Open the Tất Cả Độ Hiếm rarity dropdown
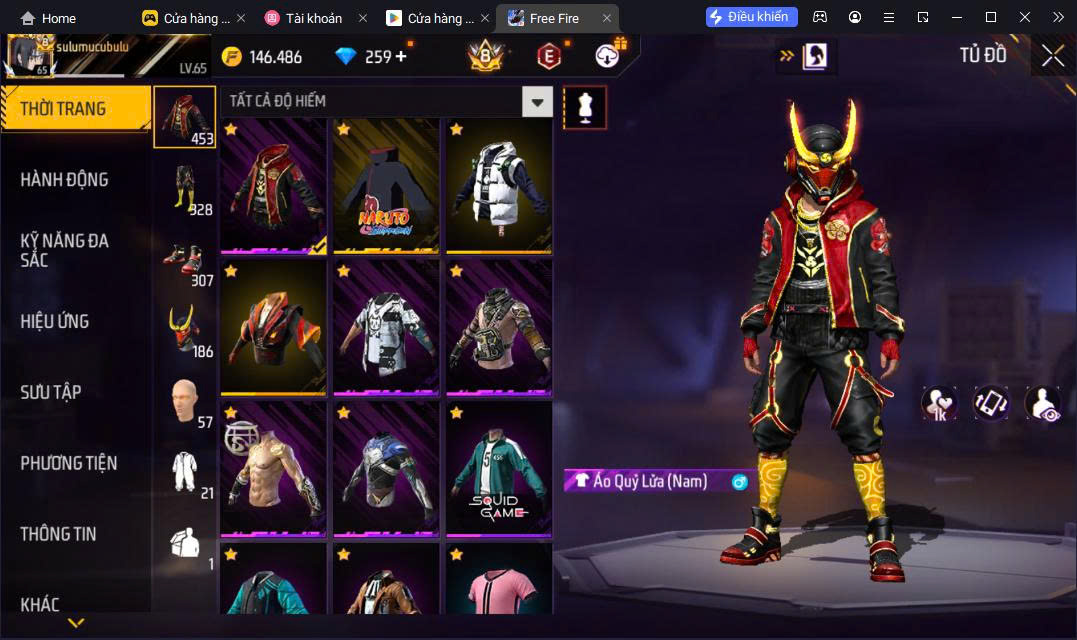Screen dimensions: 1077x640 pos(538,101)
